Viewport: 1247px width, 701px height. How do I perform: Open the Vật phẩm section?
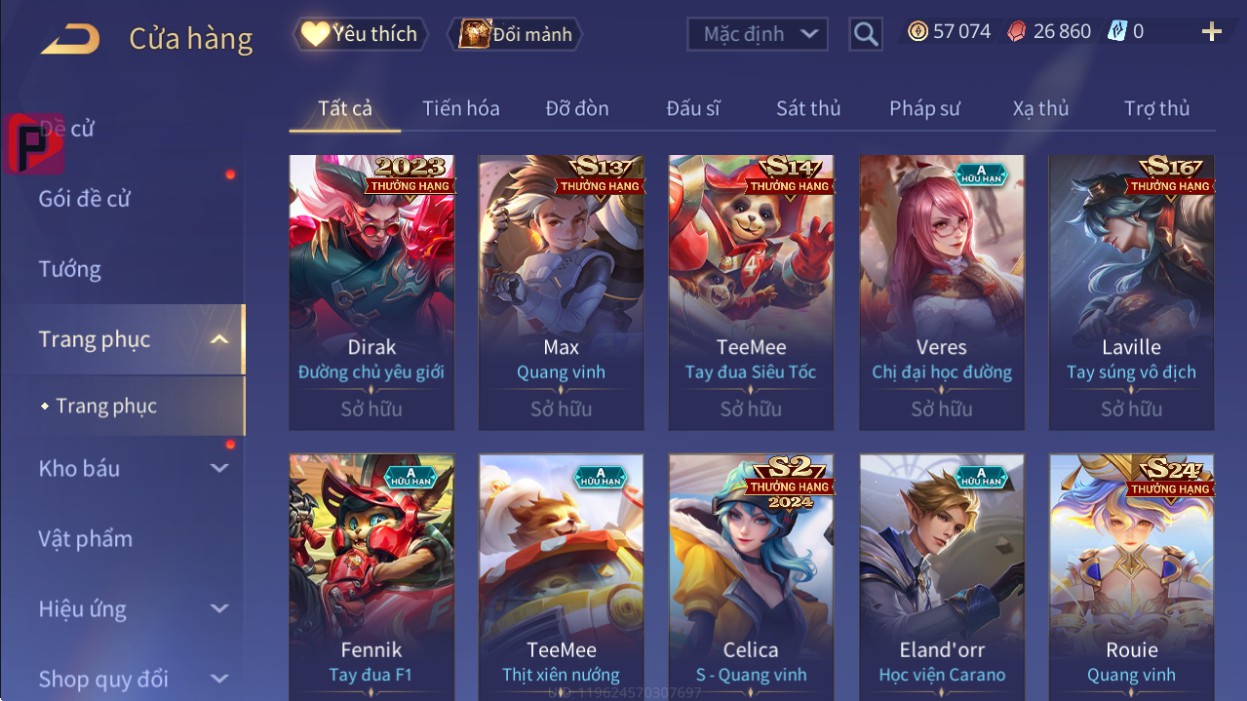pos(85,538)
